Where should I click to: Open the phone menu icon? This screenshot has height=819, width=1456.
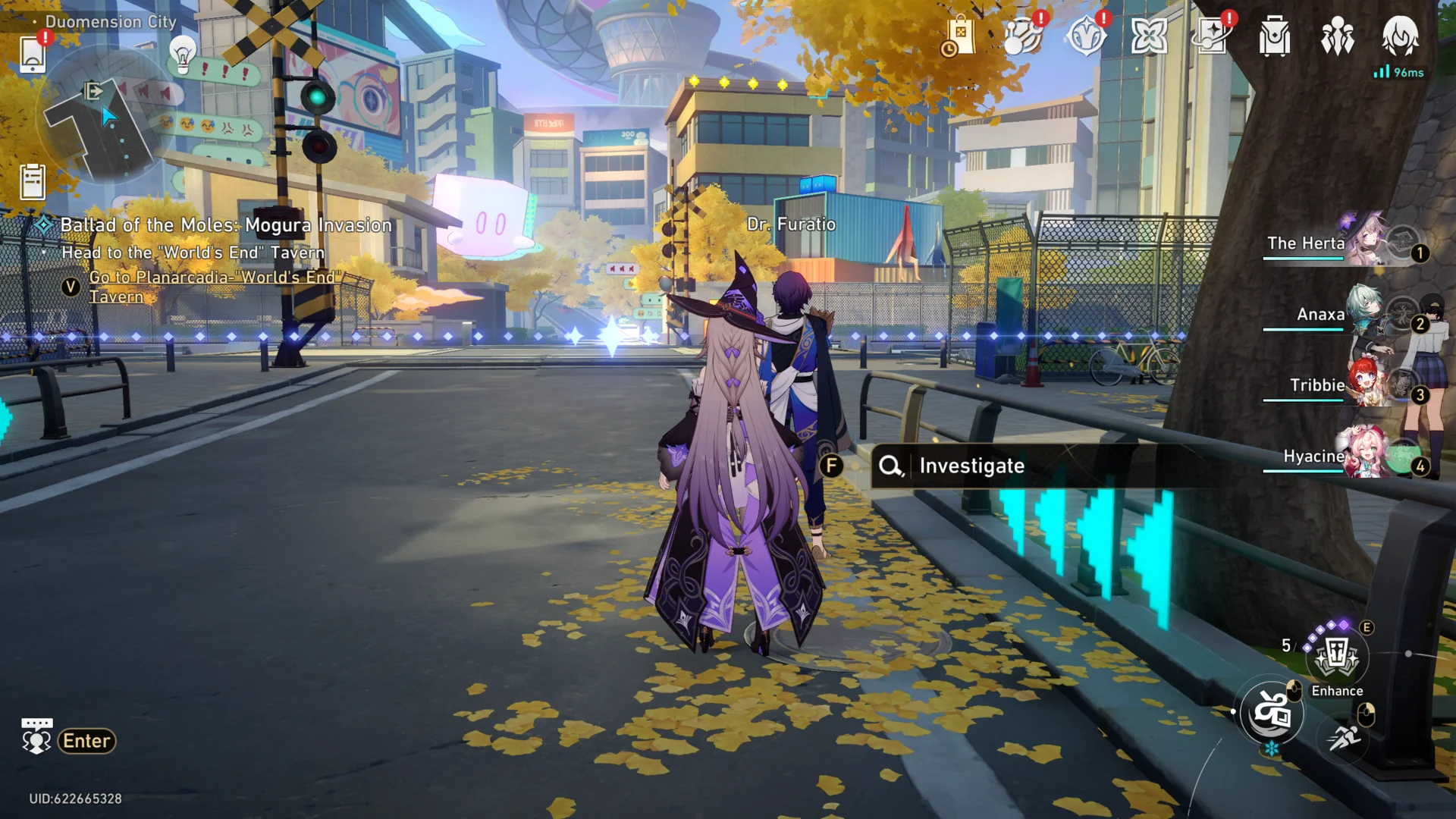coord(33,55)
